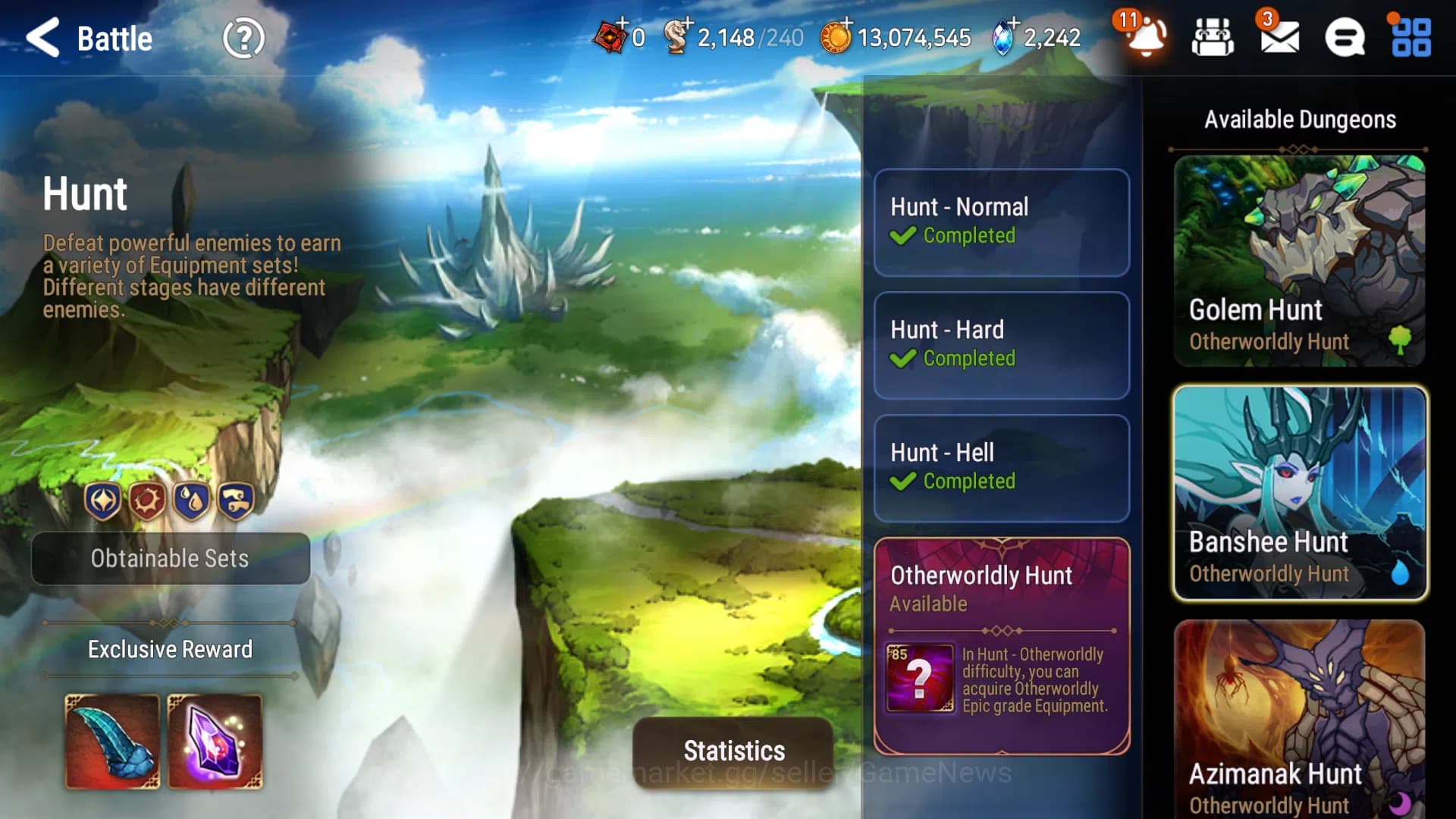Viewport: 1456px width, 819px height.
Task: Open the chat bubble icon
Action: (1345, 38)
